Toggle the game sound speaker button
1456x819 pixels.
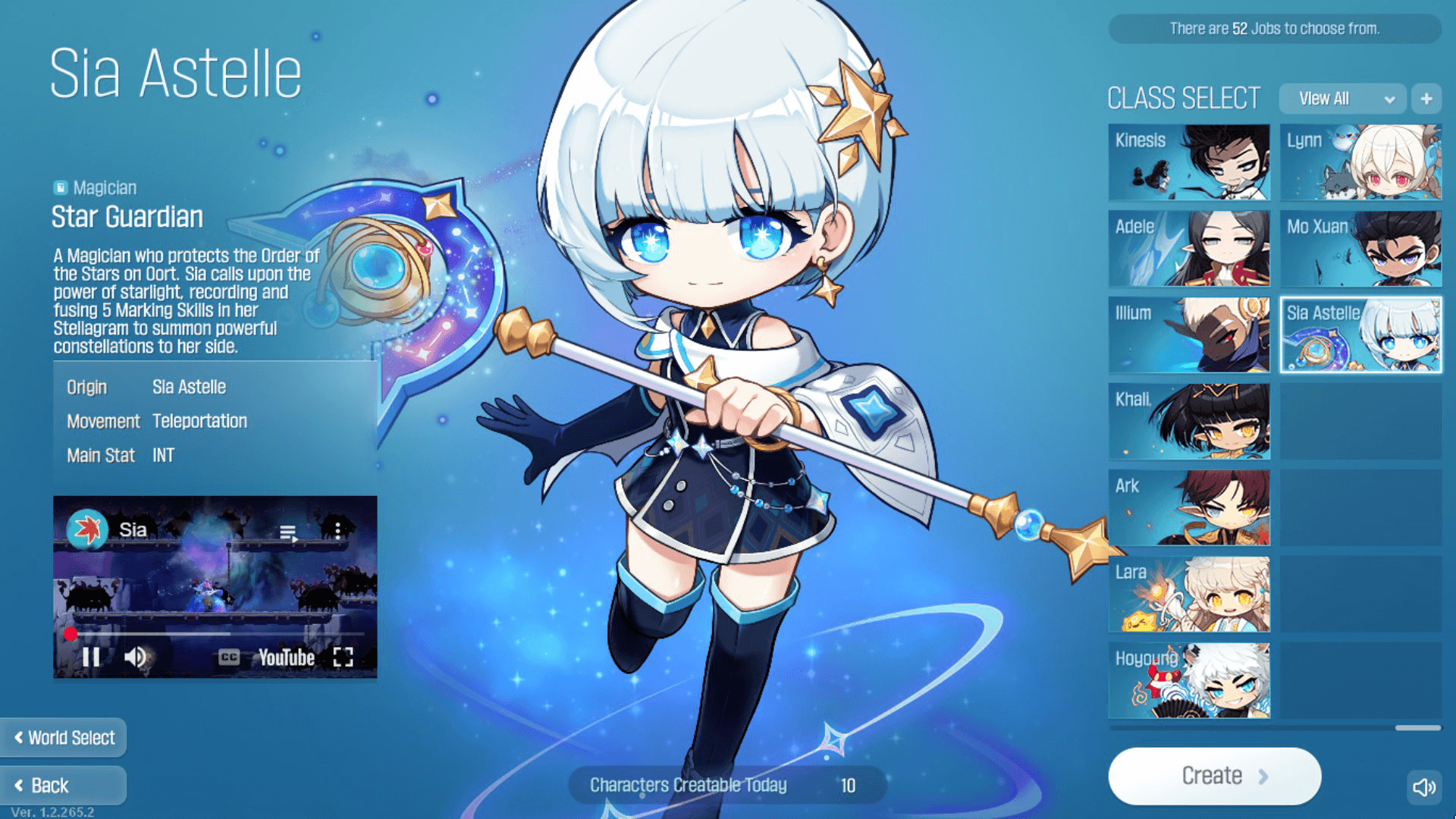tap(1423, 787)
